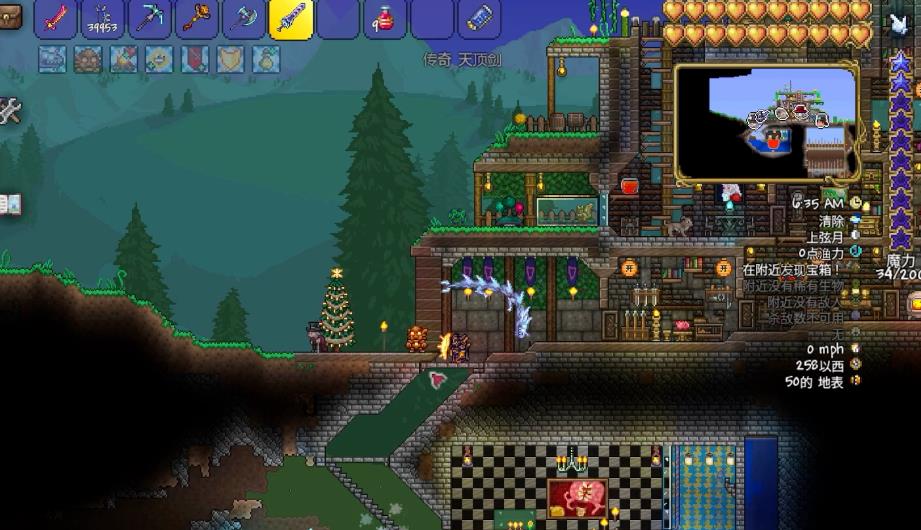Toggle the clock time info icon
The height and width of the screenshot is (530, 921).
coord(856,203)
